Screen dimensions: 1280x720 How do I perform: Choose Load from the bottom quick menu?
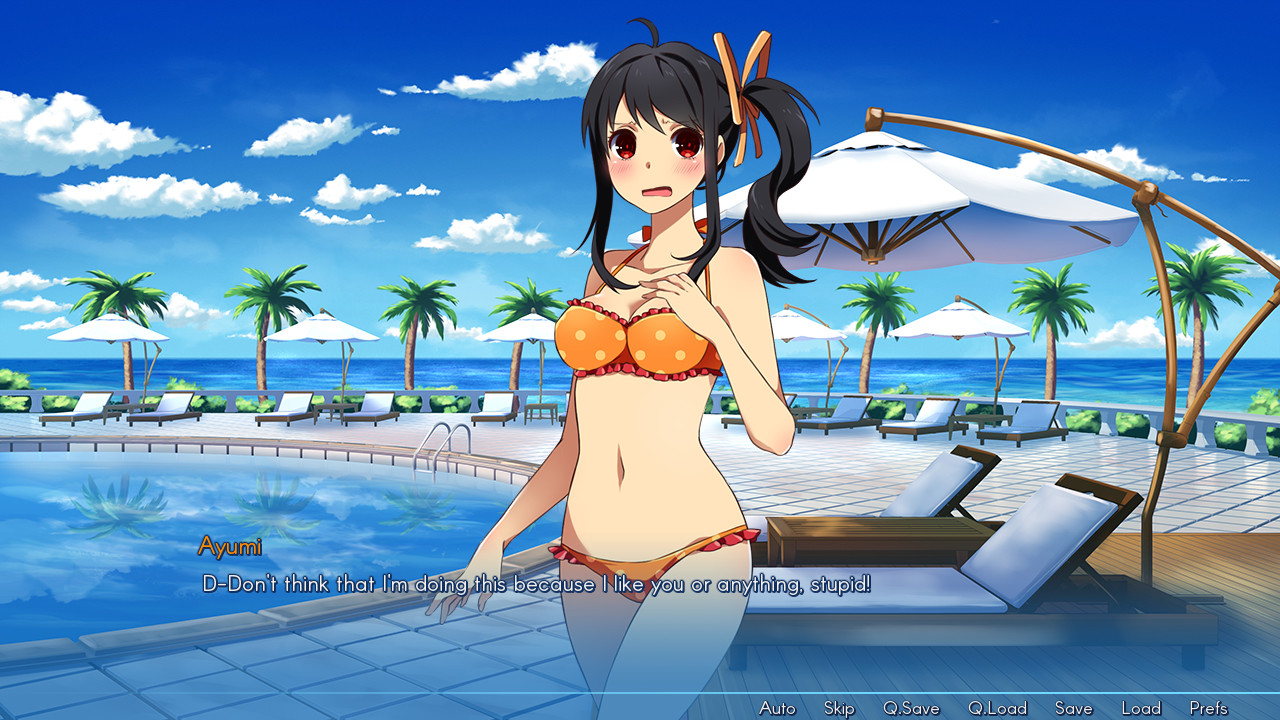pyautogui.click(x=1142, y=707)
